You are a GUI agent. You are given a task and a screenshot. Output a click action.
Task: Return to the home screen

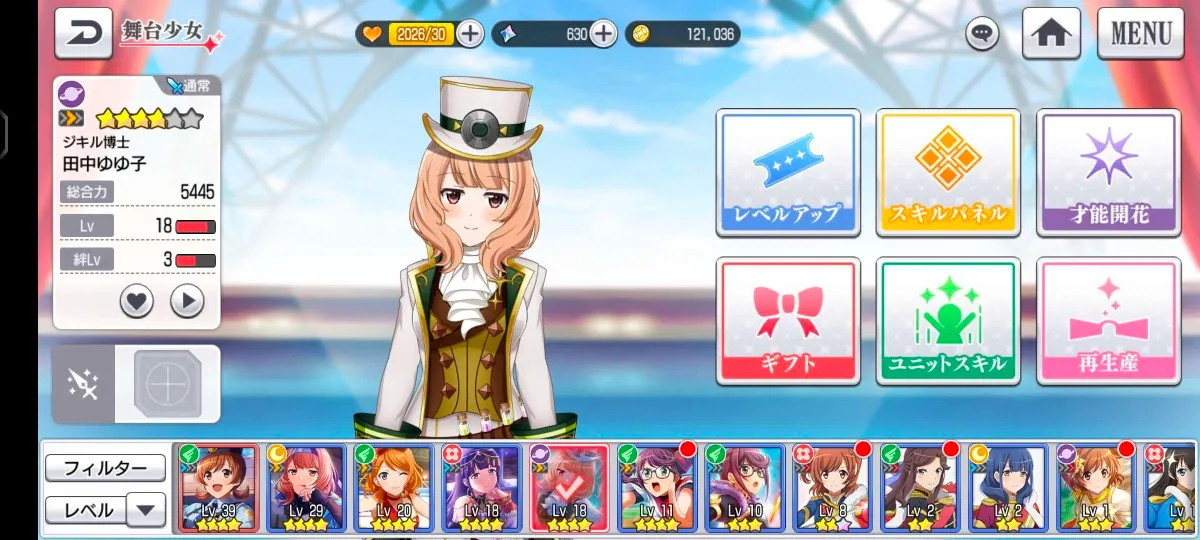click(x=1050, y=33)
